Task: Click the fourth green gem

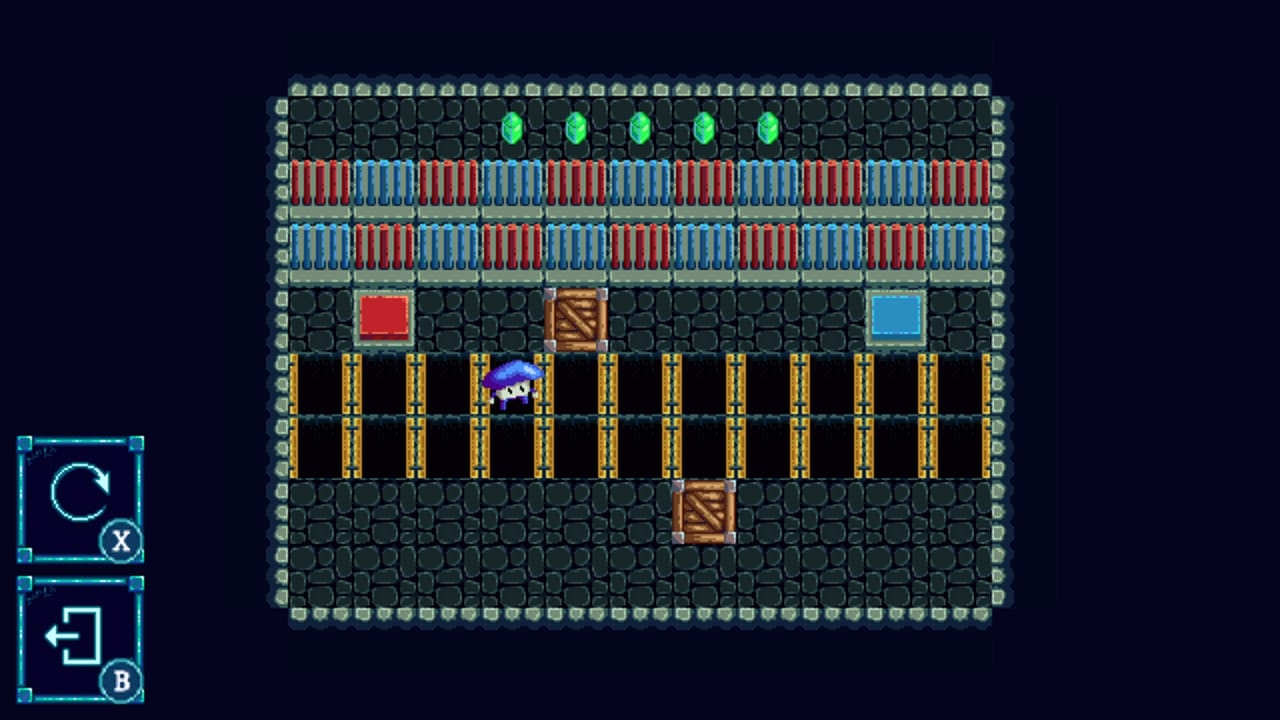Action: pos(704,125)
